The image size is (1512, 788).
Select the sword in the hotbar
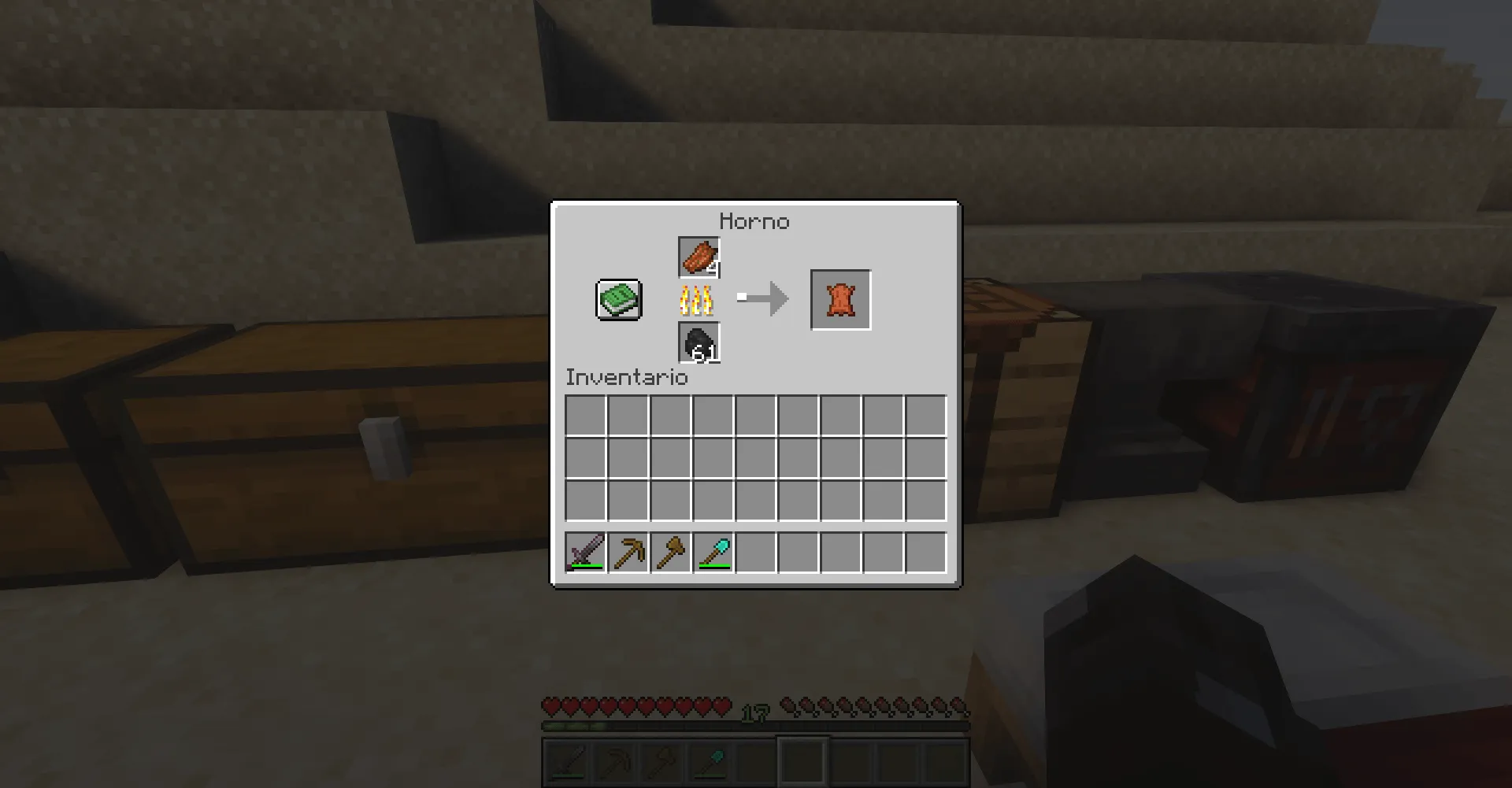coord(585,553)
